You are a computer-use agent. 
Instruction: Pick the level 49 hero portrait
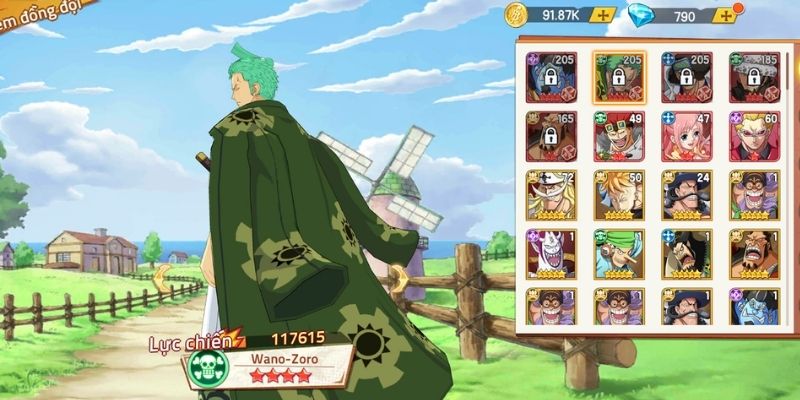619,136
